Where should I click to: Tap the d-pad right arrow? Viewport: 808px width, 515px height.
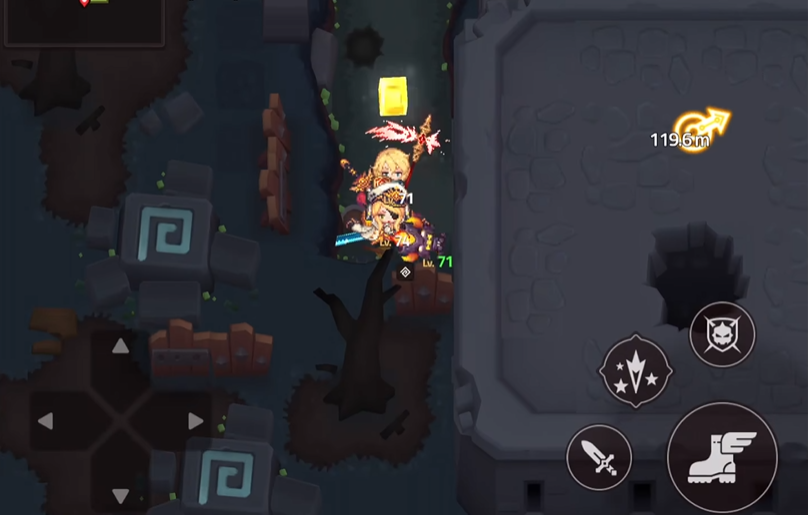click(195, 421)
